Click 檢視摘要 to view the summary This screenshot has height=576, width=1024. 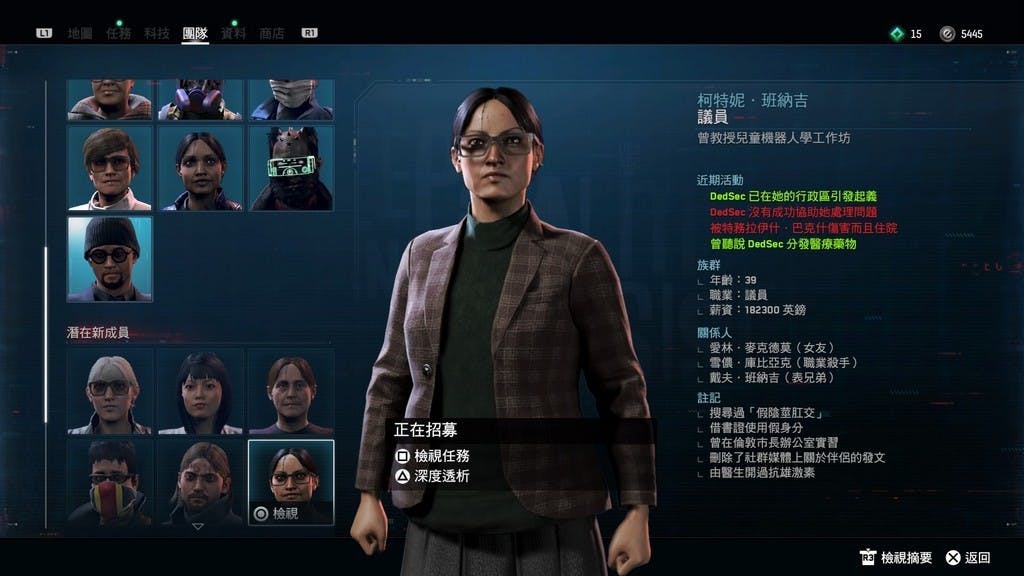[x=896, y=557]
